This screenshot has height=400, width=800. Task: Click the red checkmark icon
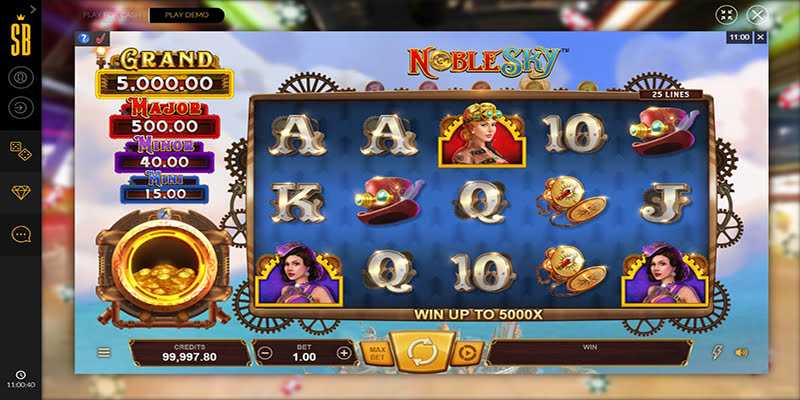click(101, 38)
